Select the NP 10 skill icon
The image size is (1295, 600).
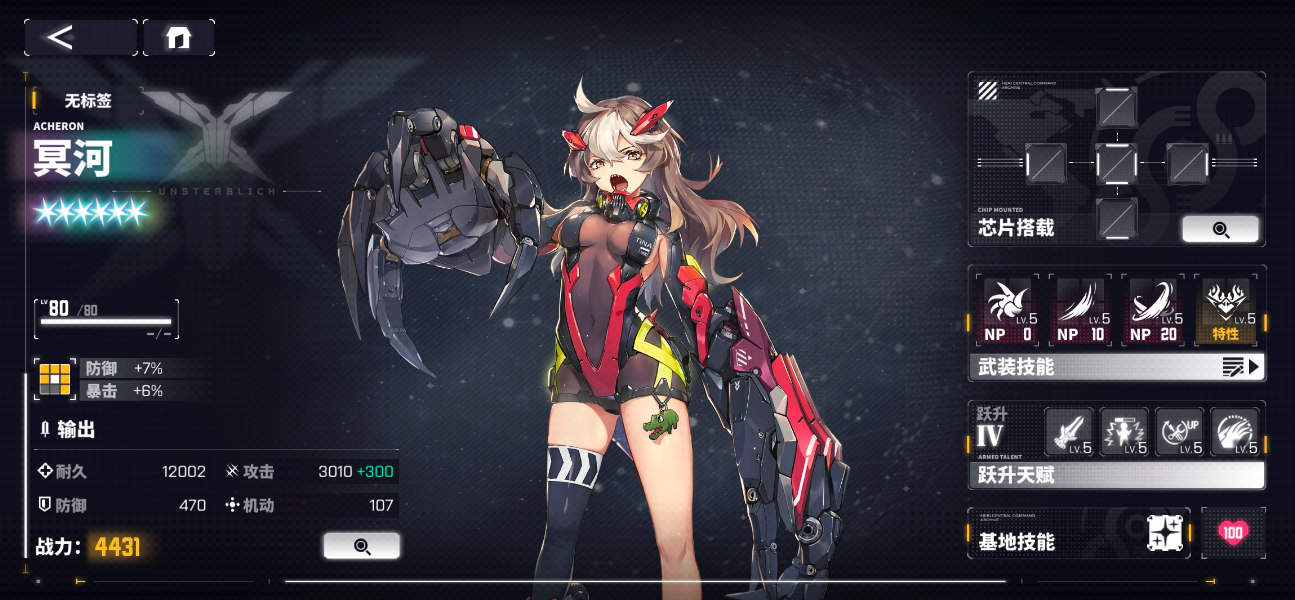[x=1079, y=310]
